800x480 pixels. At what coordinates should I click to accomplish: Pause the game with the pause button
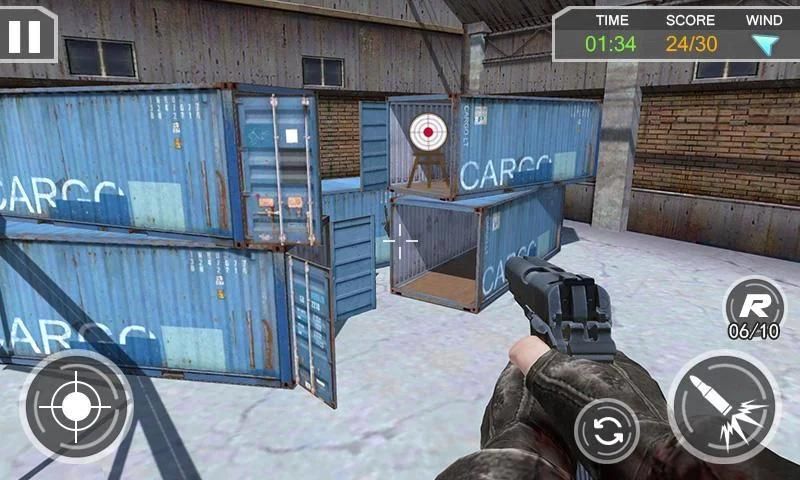point(25,34)
